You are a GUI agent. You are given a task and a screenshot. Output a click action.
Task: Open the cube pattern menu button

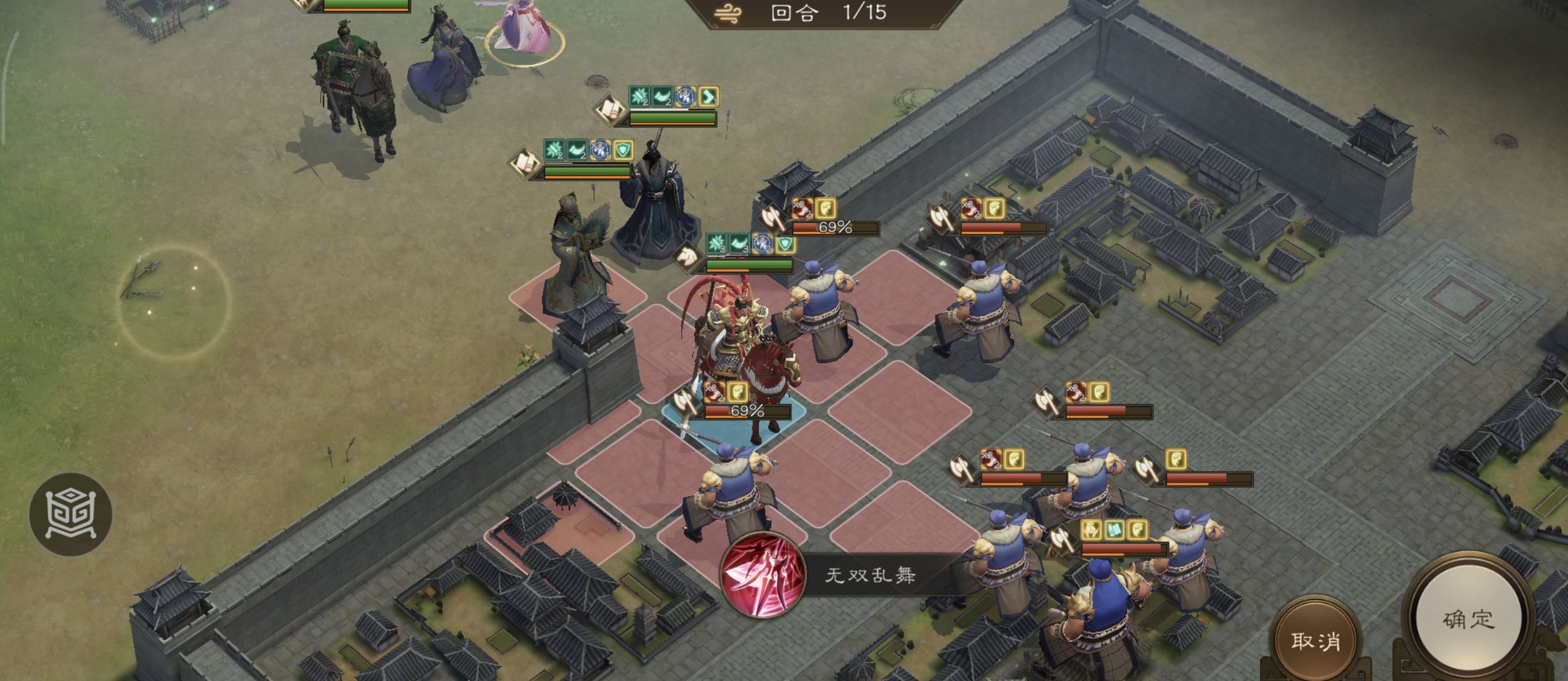pyautogui.click(x=70, y=514)
